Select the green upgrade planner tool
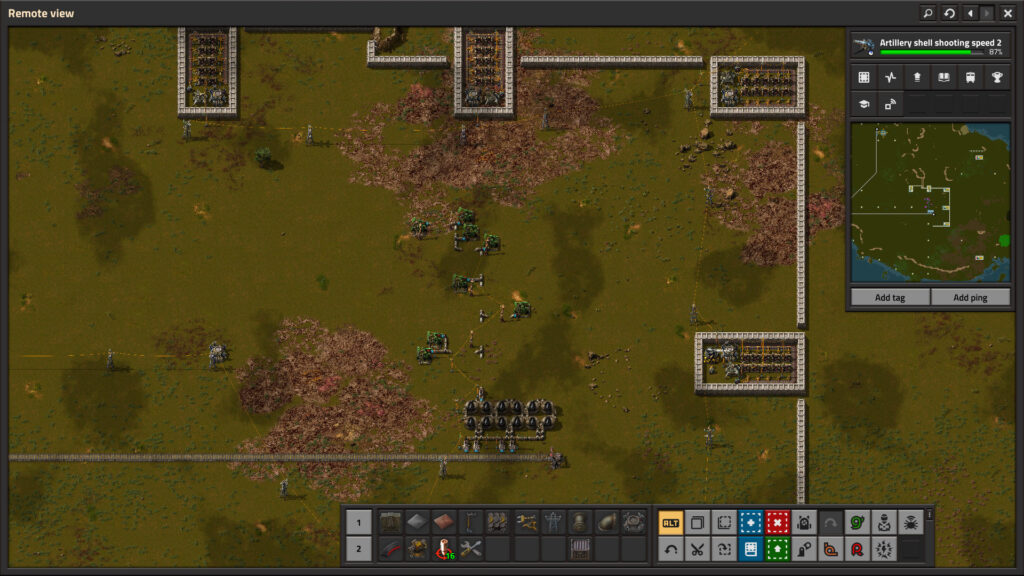This screenshot has width=1024, height=576. coord(777,548)
